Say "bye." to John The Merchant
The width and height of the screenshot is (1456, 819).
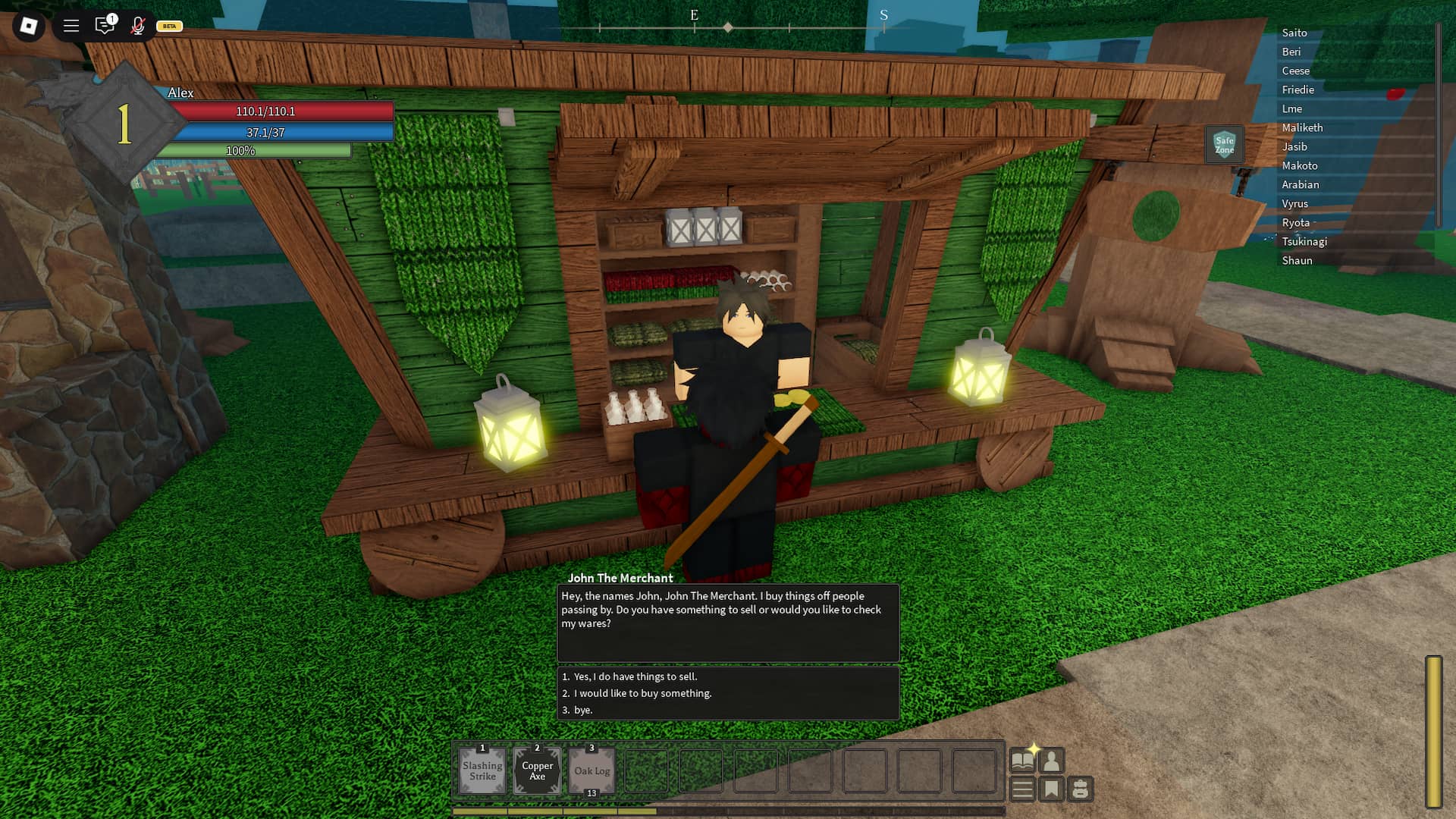click(582, 710)
